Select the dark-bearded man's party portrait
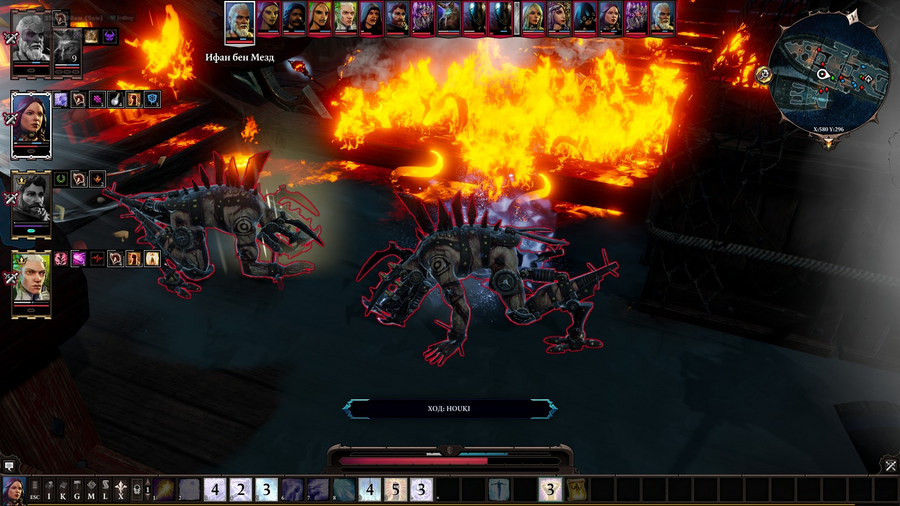Viewport: 900px width, 506px height. click(x=30, y=203)
